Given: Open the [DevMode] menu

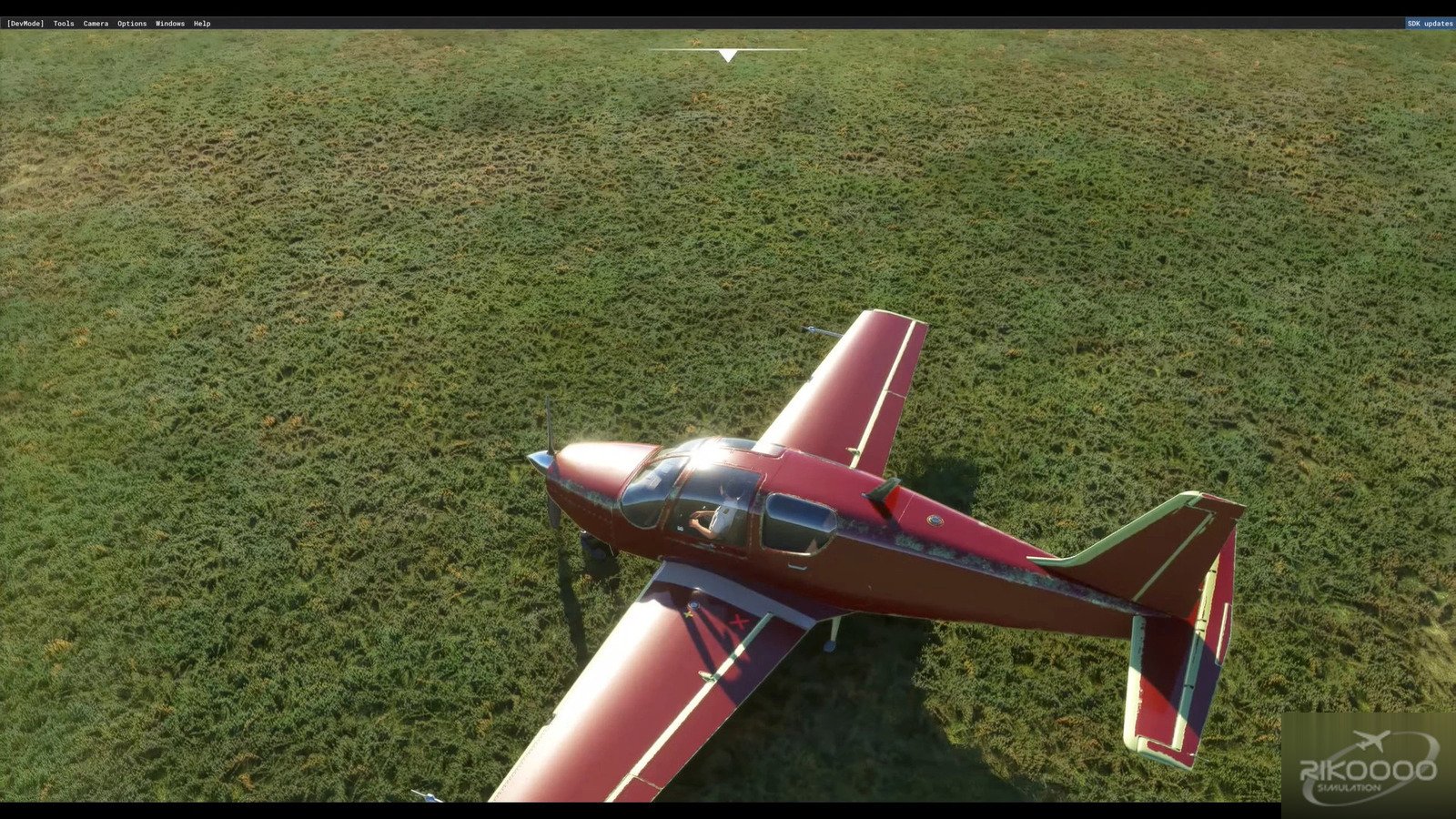Looking at the screenshot, I should tap(25, 24).
